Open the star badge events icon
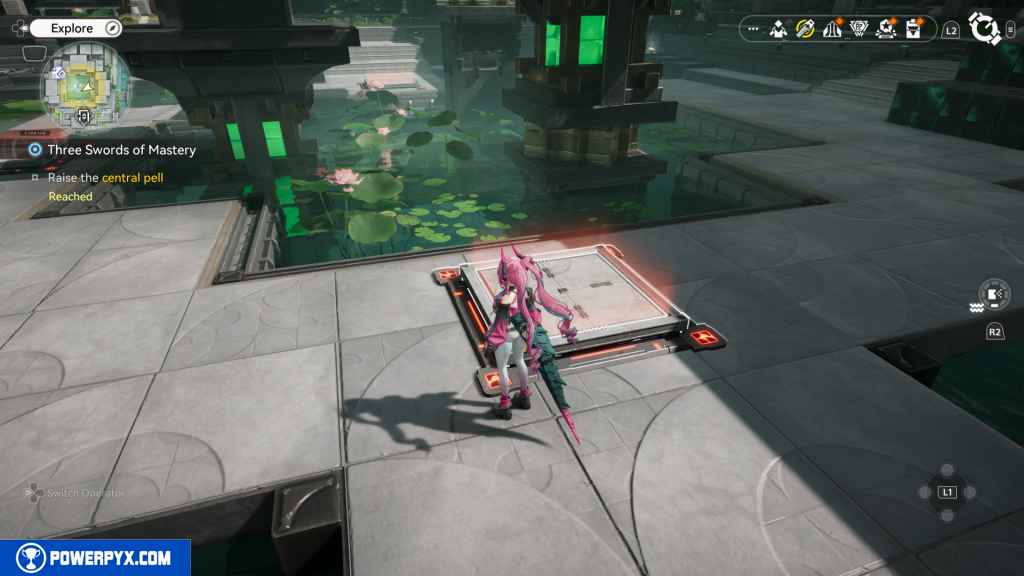Screen dimensions: 1024x576 point(886,30)
